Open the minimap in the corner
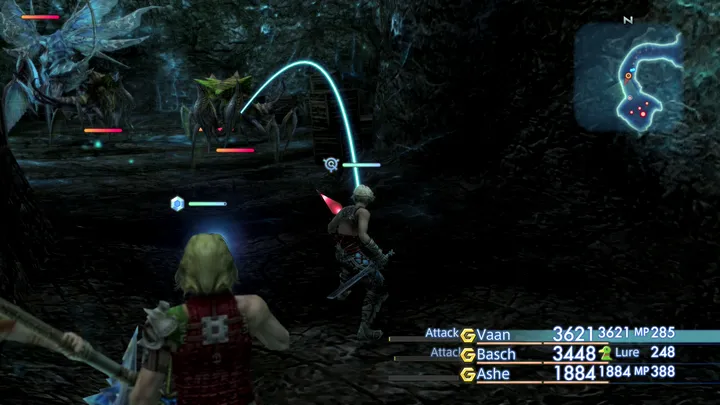 628,78
